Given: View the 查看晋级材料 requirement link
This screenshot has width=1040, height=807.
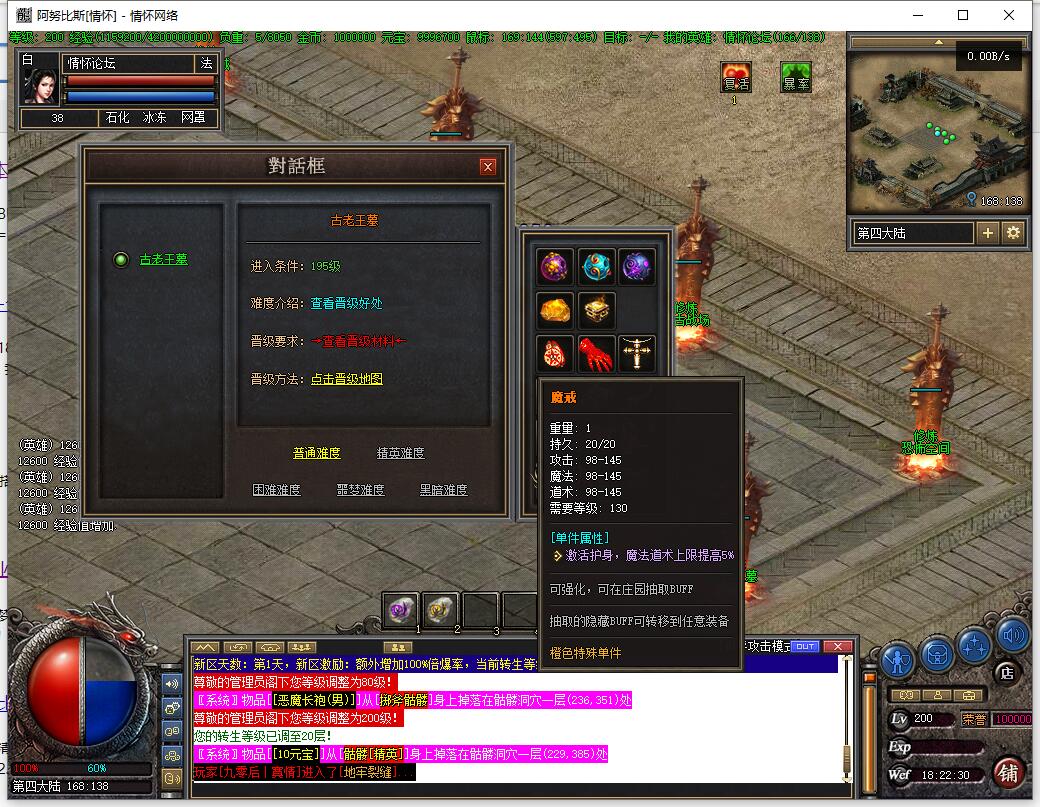Looking at the screenshot, I should point(358,341).
